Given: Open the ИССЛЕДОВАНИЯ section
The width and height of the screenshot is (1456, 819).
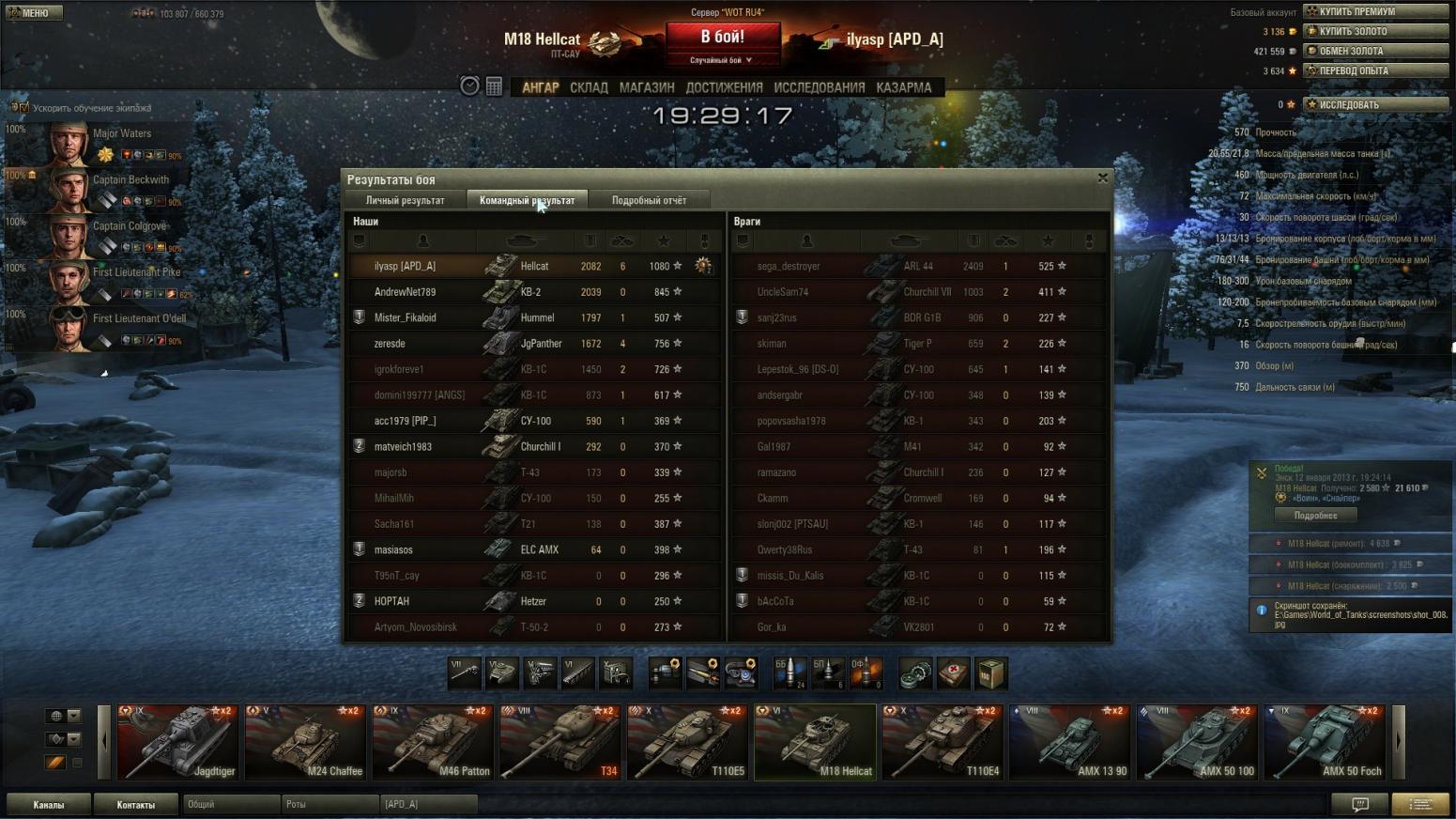Looking at the screenshot, I should coord(819,87).
